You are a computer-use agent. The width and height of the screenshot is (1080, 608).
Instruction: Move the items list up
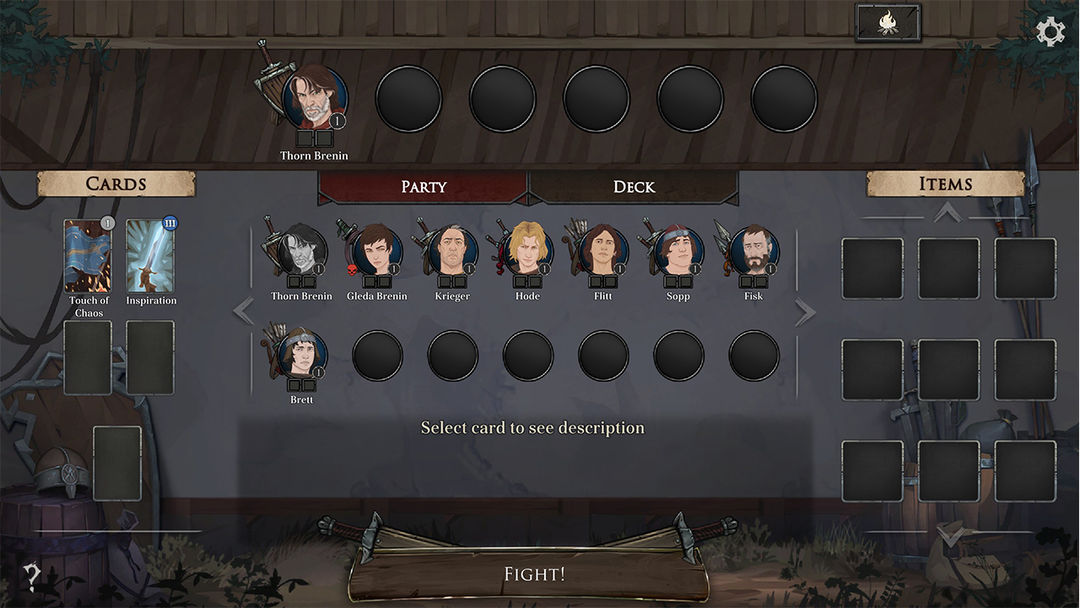pos(946,212)
